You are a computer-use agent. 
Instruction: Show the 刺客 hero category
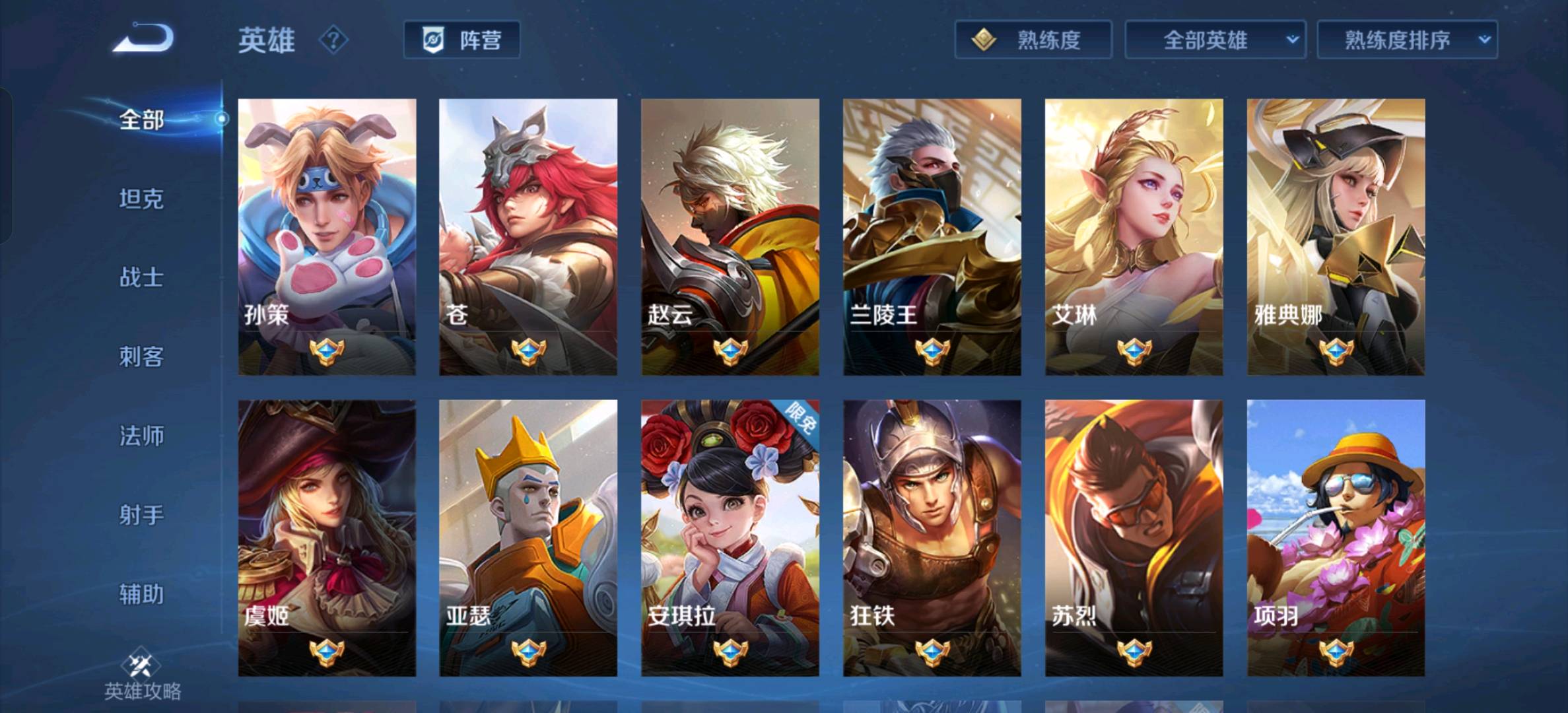click(x=141, y=356)
